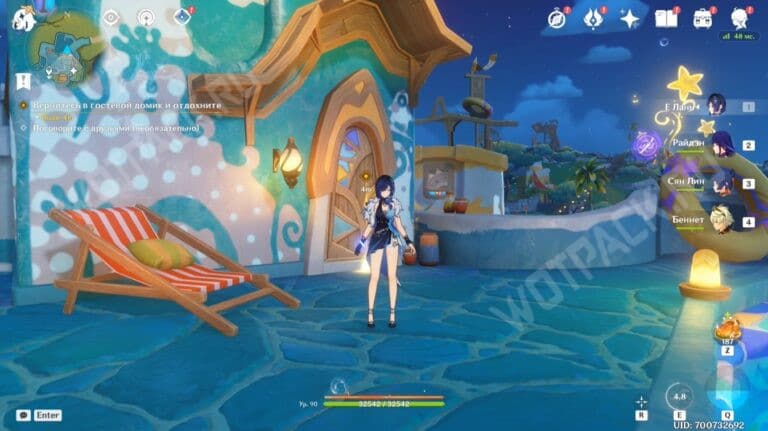
Task: Open the events compass icon
Action: 557,17
